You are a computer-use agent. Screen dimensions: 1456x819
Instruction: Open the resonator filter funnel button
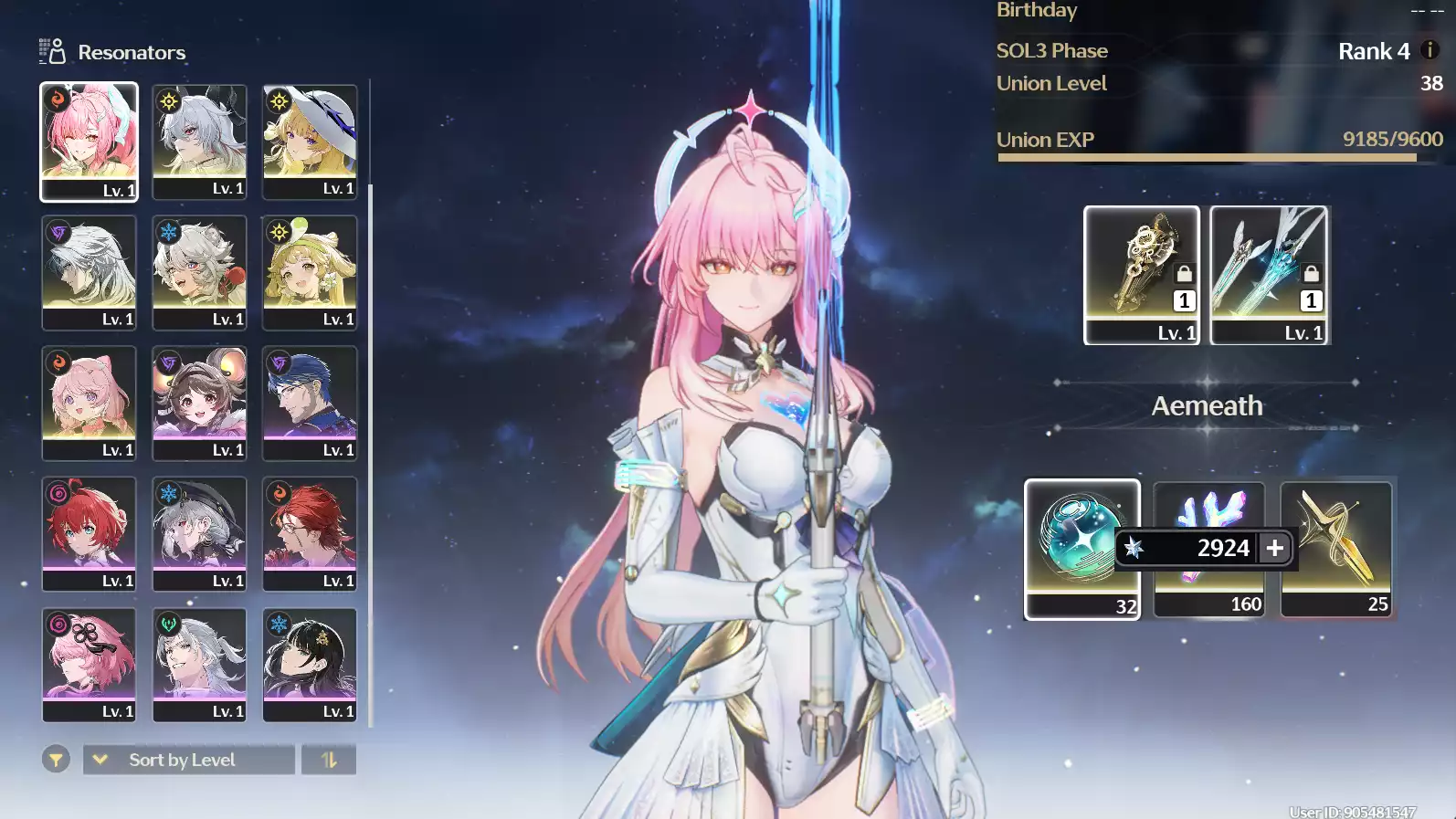[56, 760]
